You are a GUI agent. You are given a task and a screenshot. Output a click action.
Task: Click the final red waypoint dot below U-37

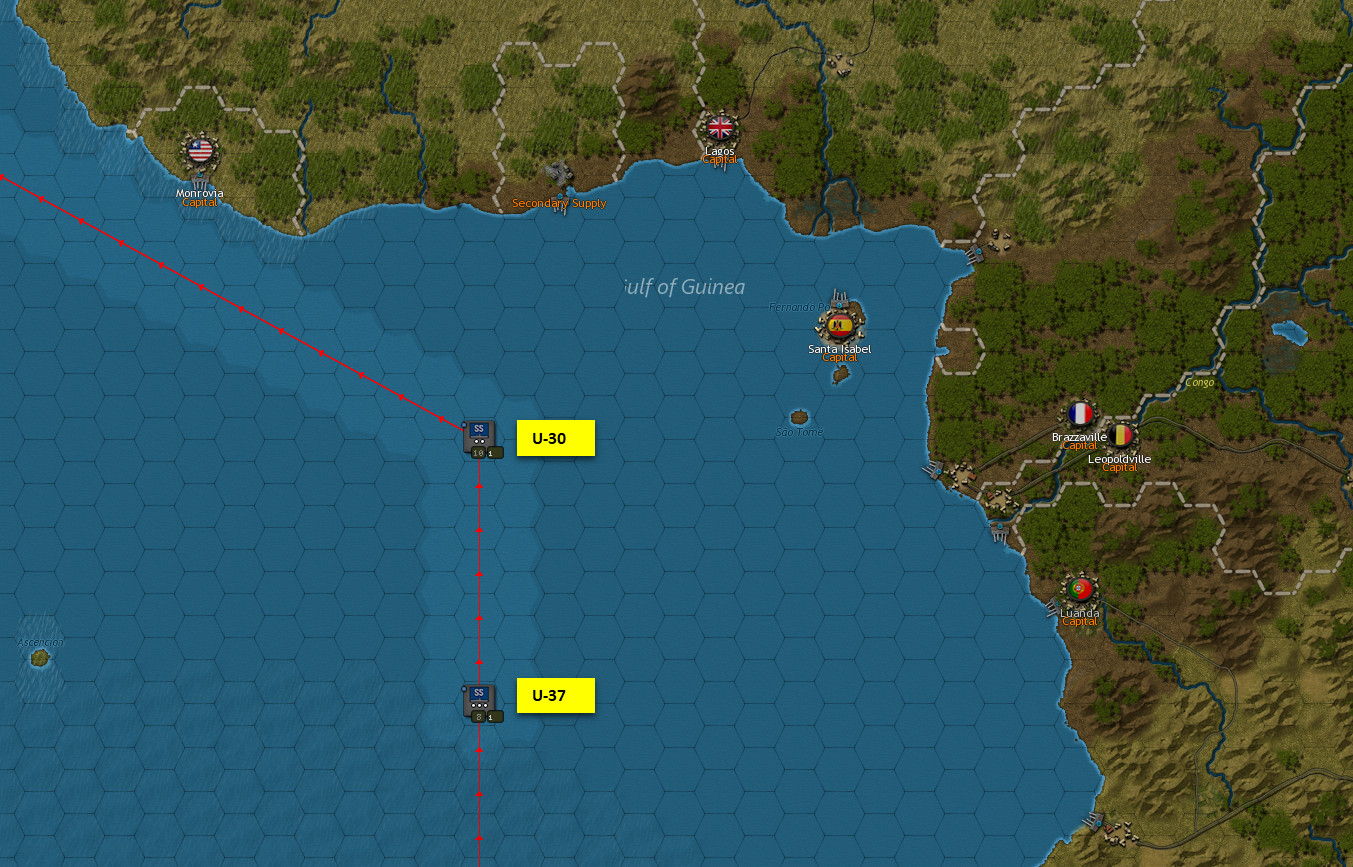point(480,839)
